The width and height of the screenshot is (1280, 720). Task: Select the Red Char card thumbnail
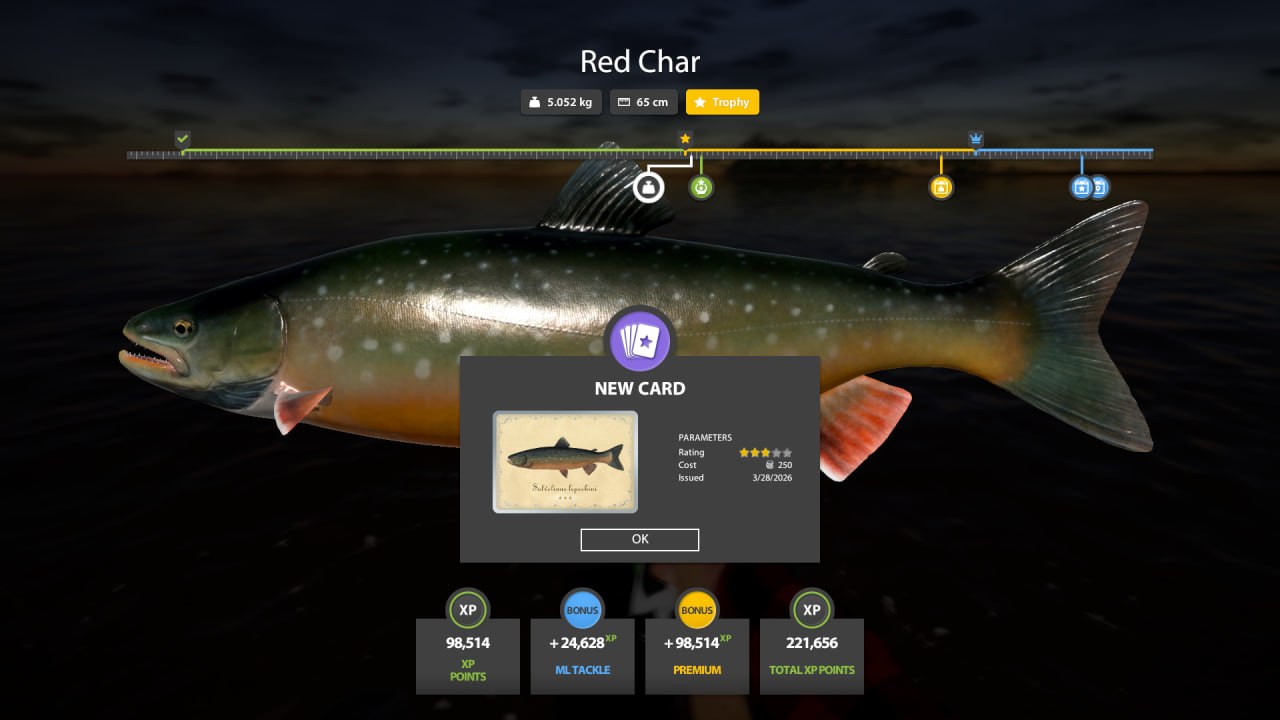[x=565, y=462]
